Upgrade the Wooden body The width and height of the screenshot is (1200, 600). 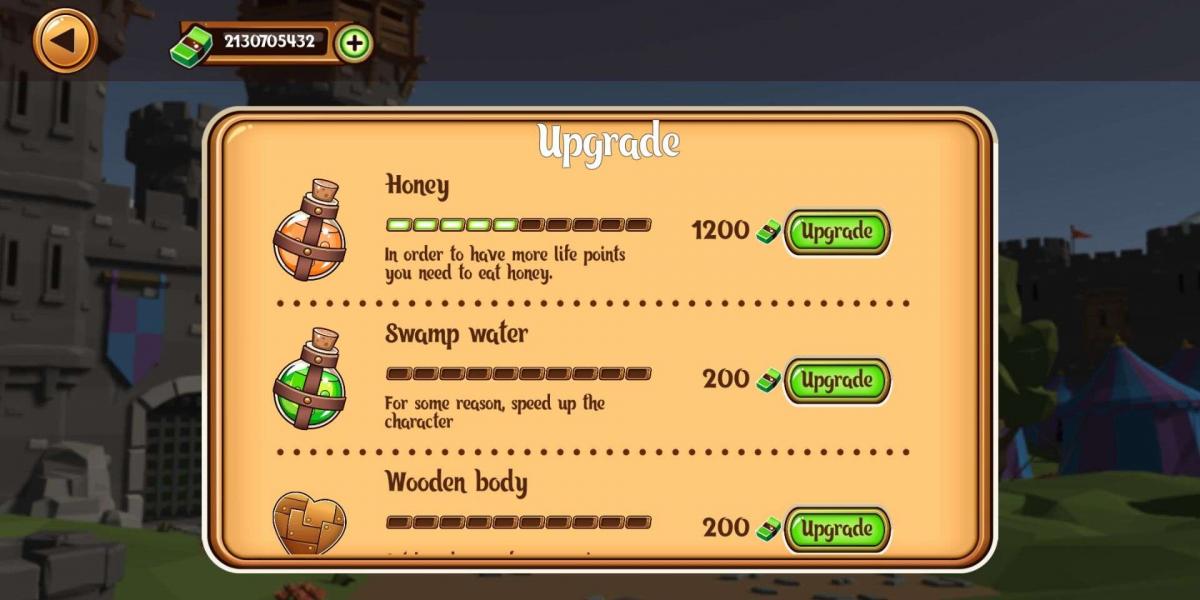click(x=836, y=528)
